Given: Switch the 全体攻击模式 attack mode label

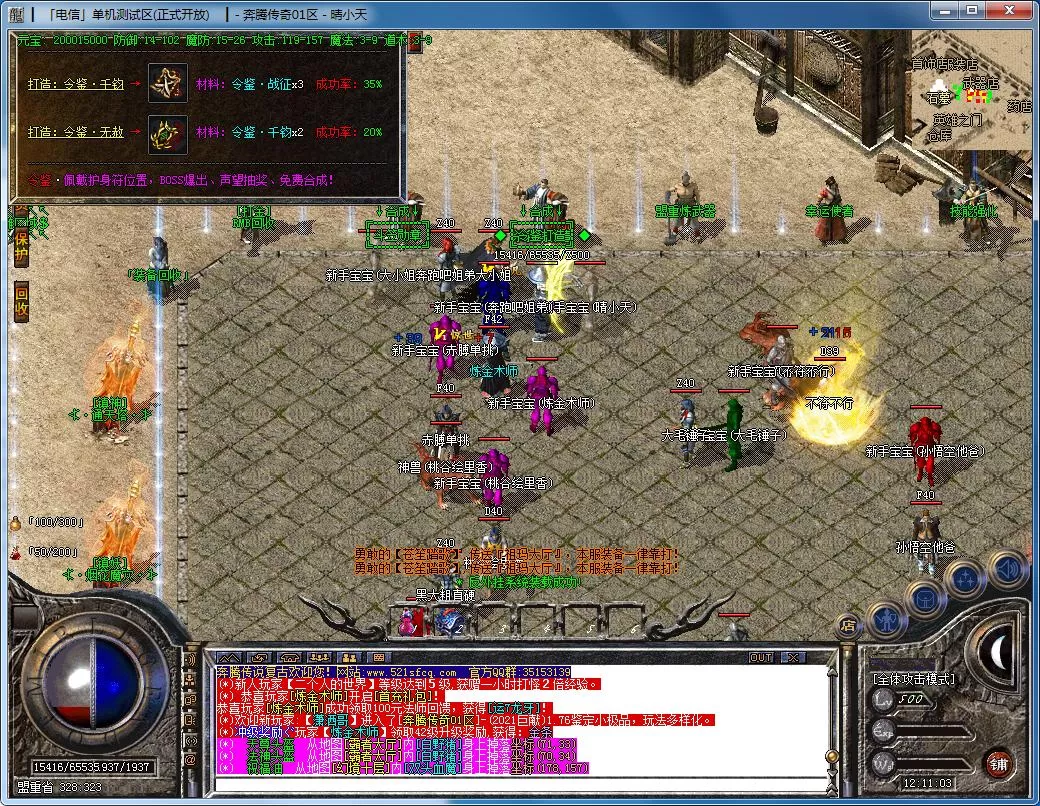Looking at the screenshot, I should (913, 679).
